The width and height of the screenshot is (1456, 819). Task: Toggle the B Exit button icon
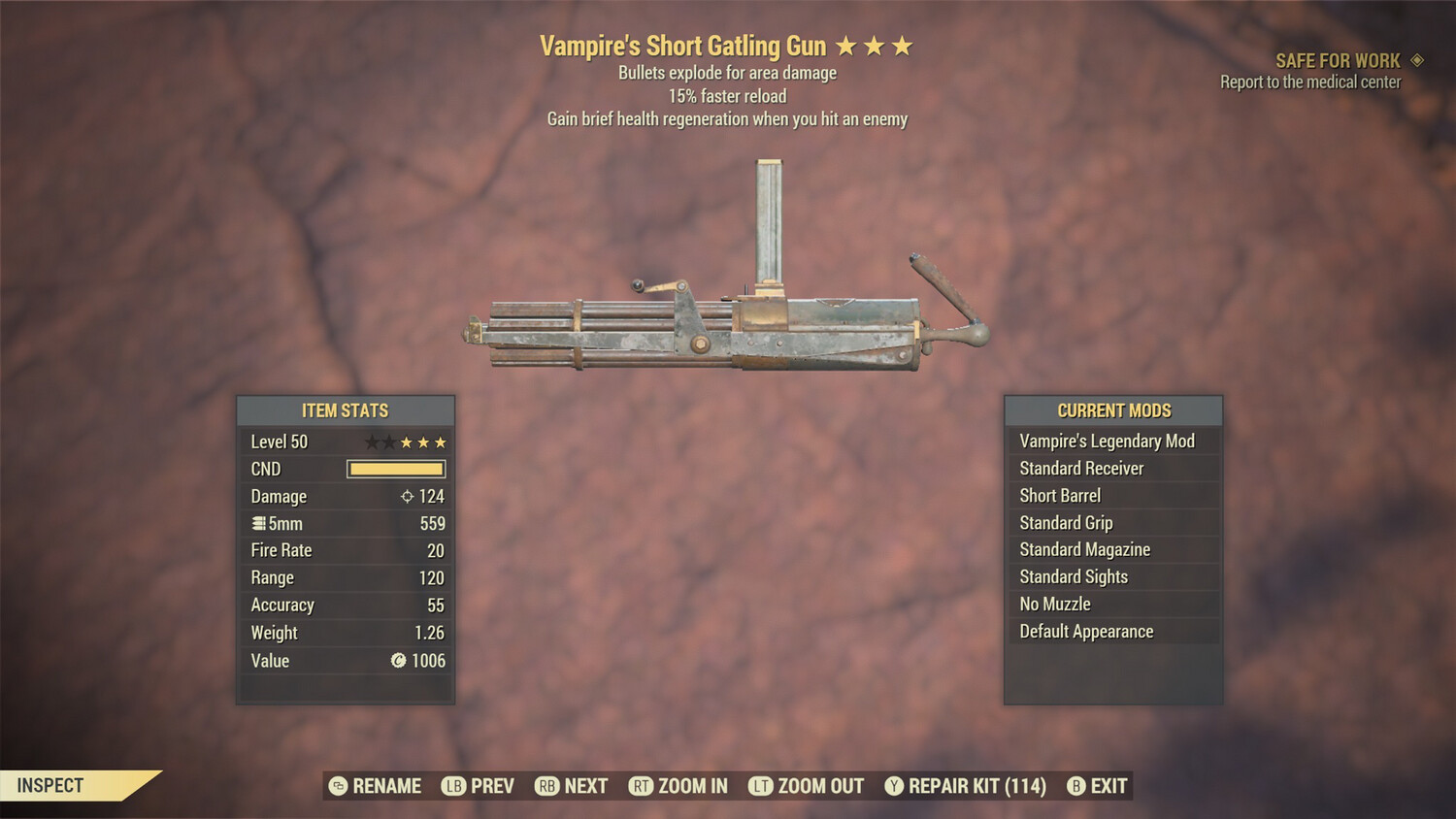(x=1075, y=786)
